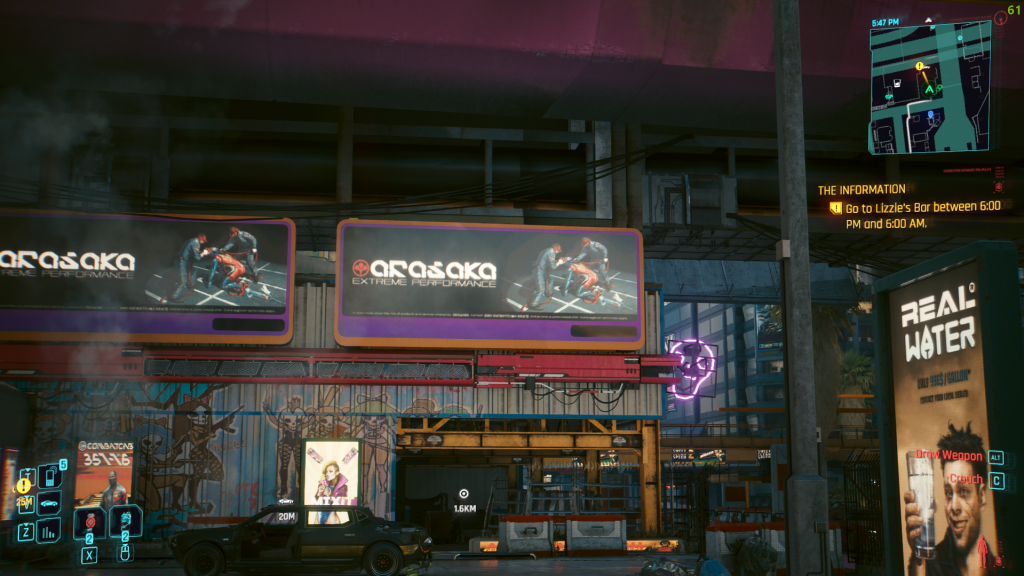Screen dimensions: 1024x576
Task: Open the phone icon in the HUD
Action: tap(50, 476)
